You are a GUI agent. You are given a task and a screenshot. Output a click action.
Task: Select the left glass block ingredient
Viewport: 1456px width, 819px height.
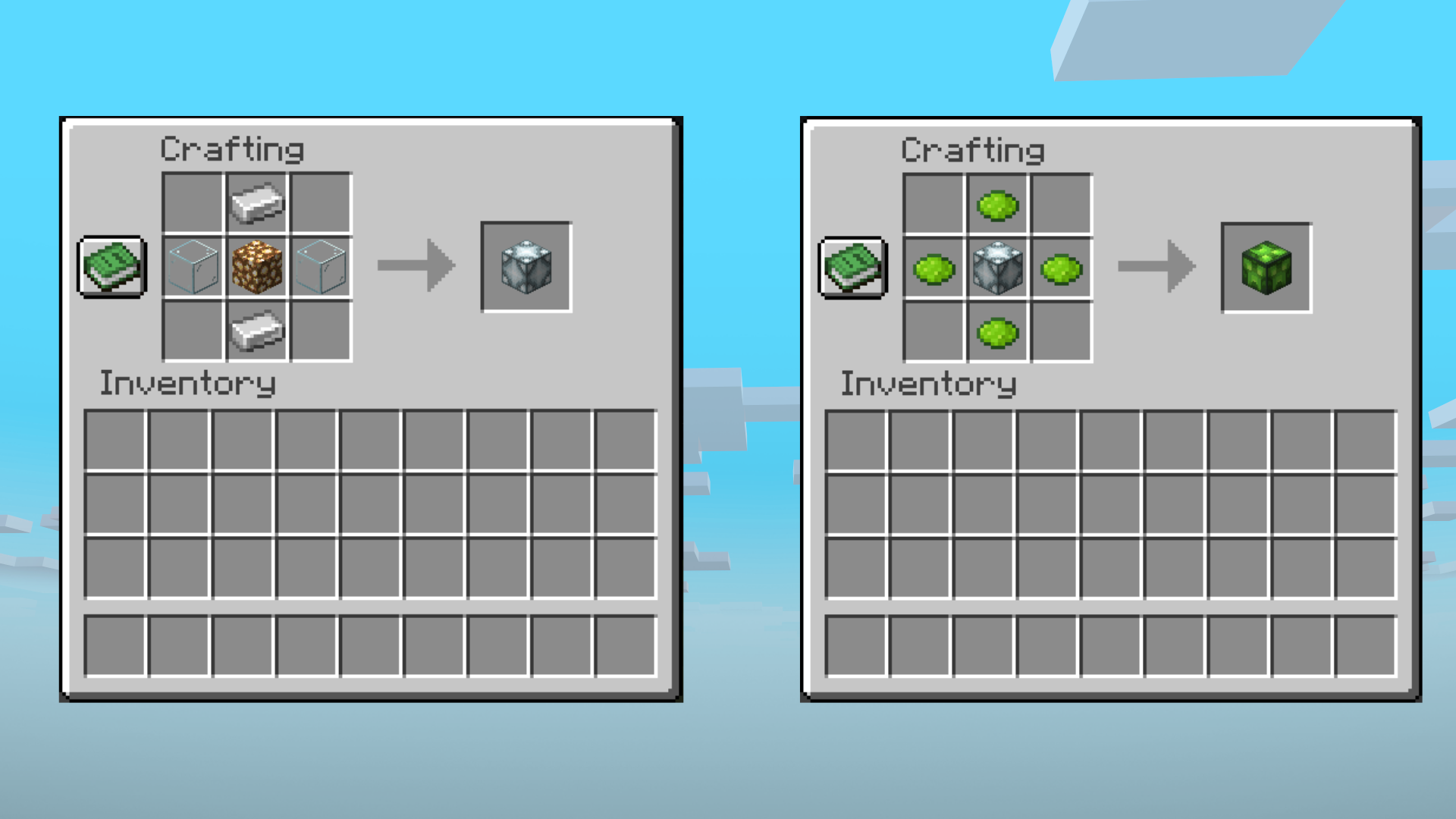click(192, 267)
